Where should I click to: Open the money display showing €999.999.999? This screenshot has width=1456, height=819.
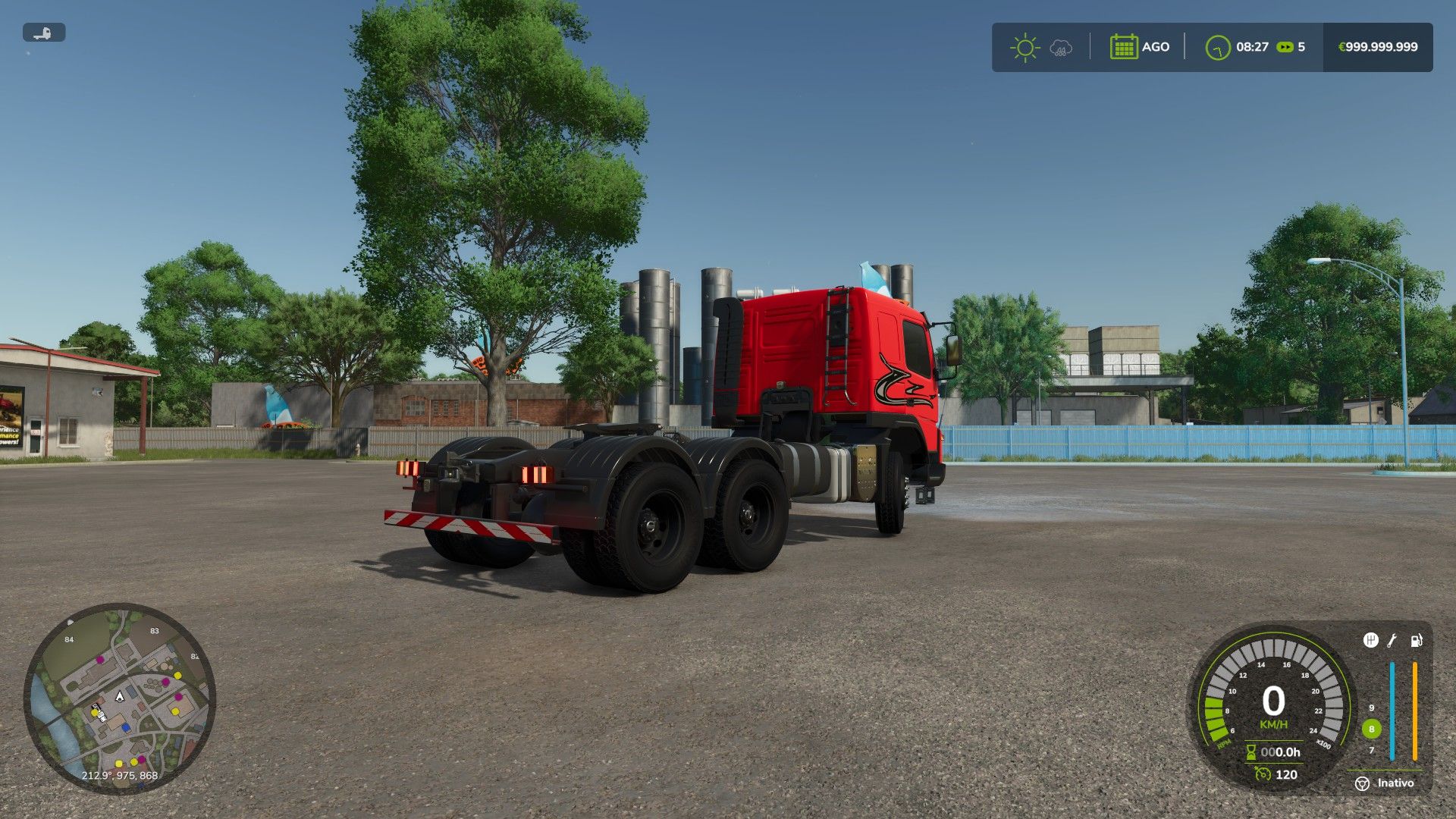[x=1377, y=46]
